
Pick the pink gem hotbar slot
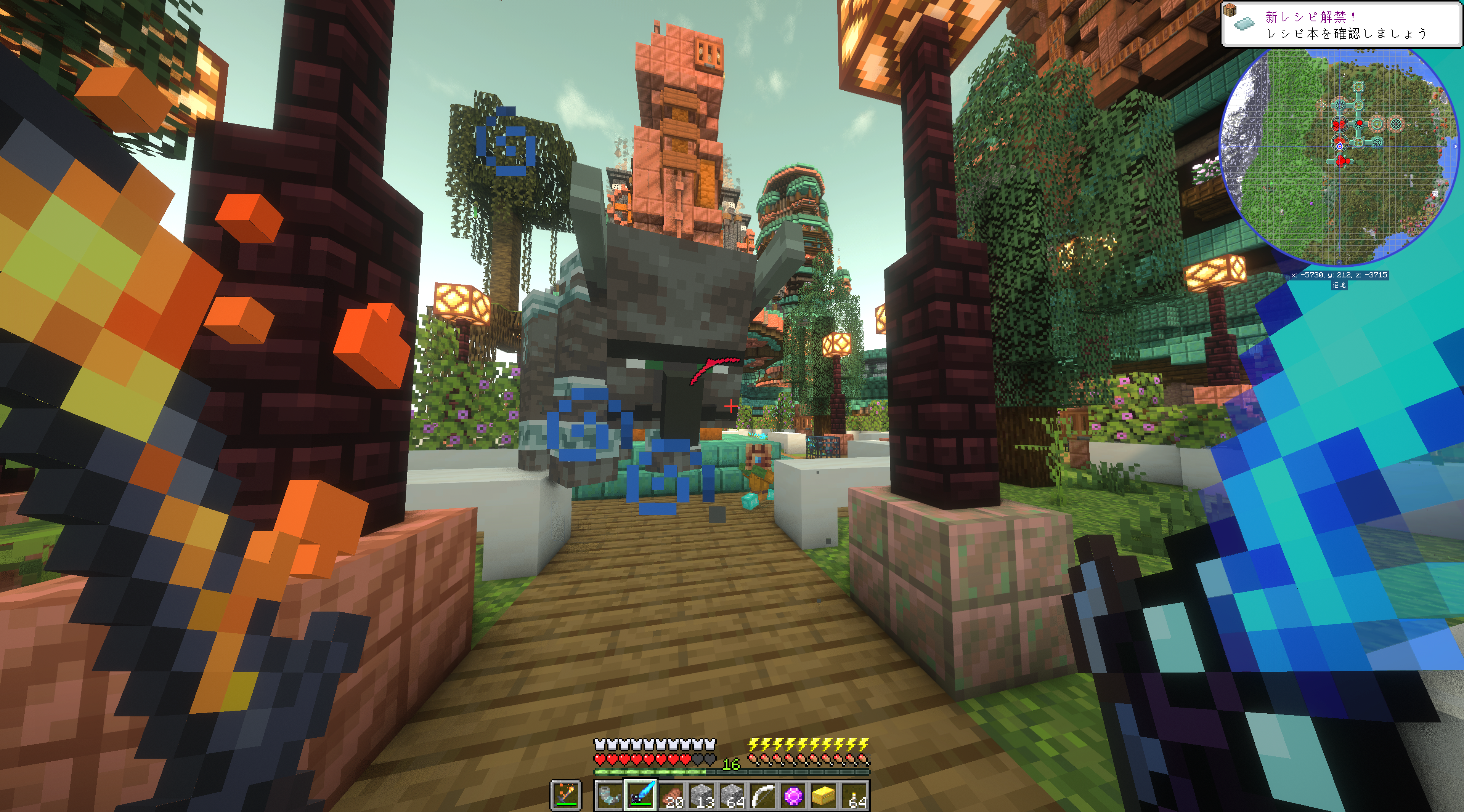pos(793,795)
